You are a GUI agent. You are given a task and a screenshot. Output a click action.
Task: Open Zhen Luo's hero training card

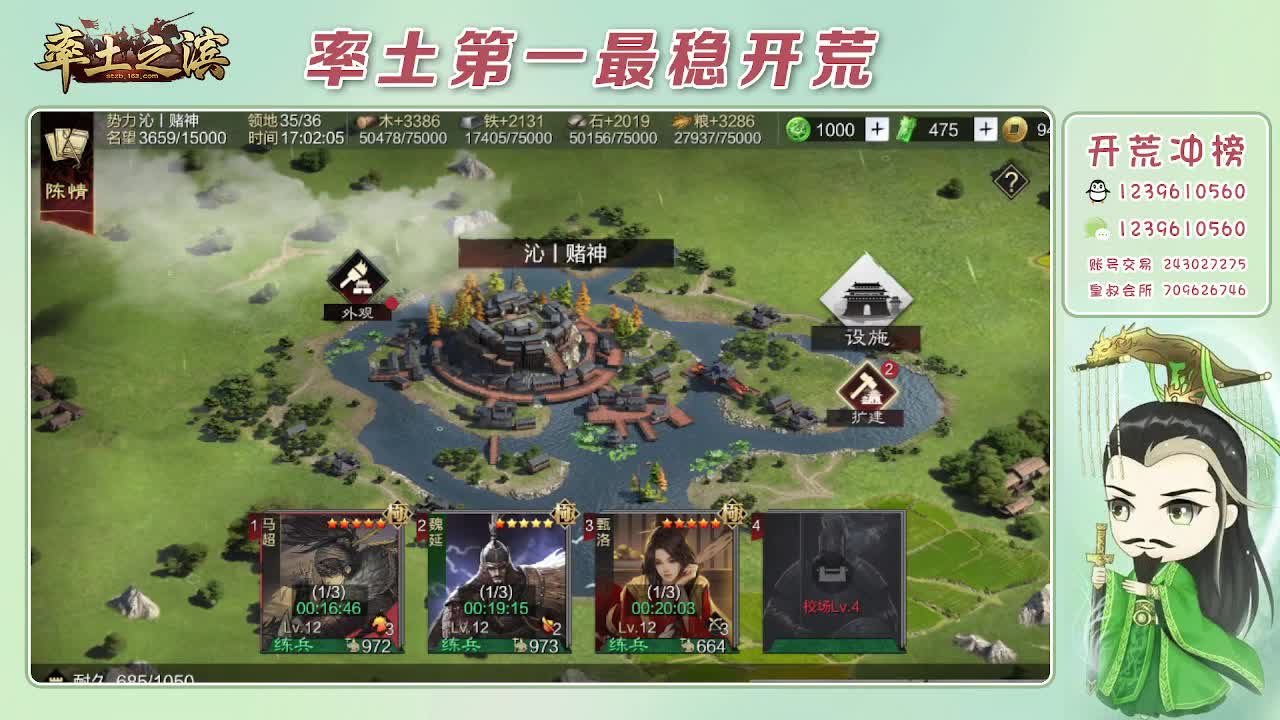pyautogui.click(x=665, y=580)
